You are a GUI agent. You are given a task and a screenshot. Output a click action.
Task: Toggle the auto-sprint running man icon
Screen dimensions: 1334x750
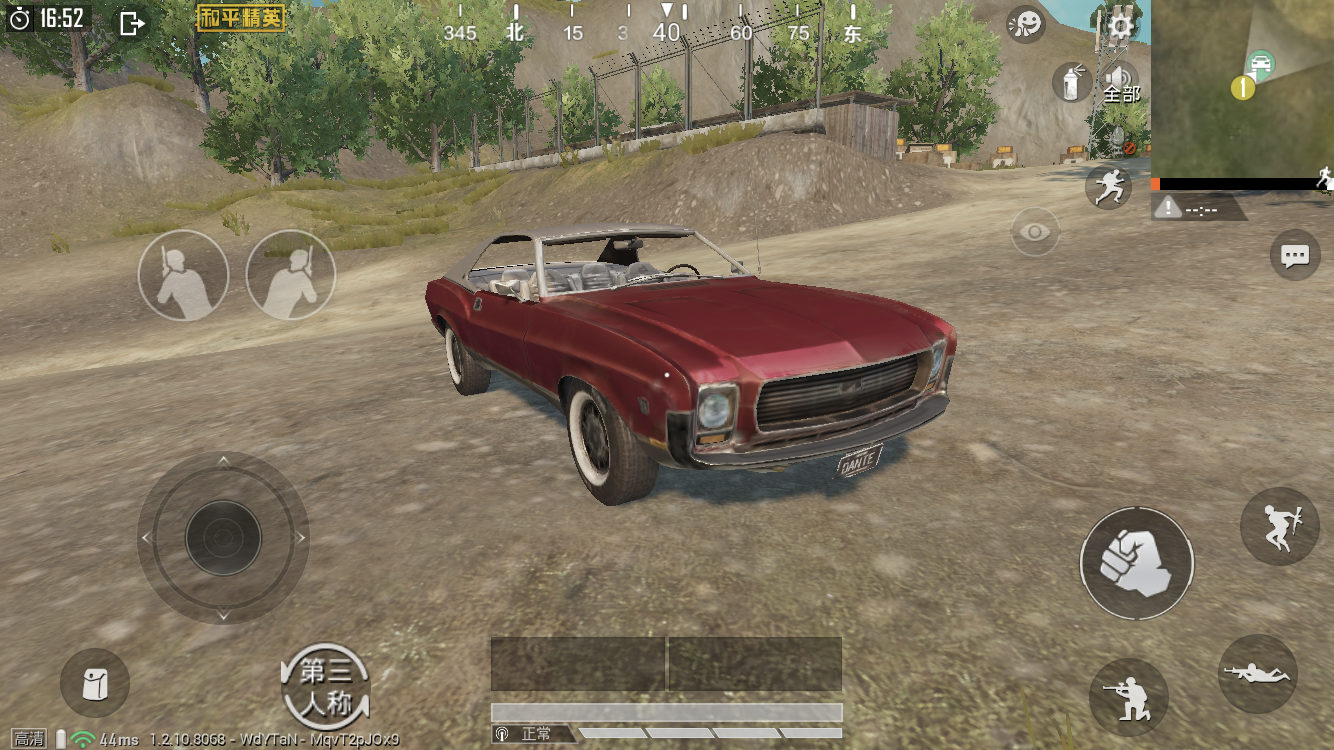[x=1108, y=187]
